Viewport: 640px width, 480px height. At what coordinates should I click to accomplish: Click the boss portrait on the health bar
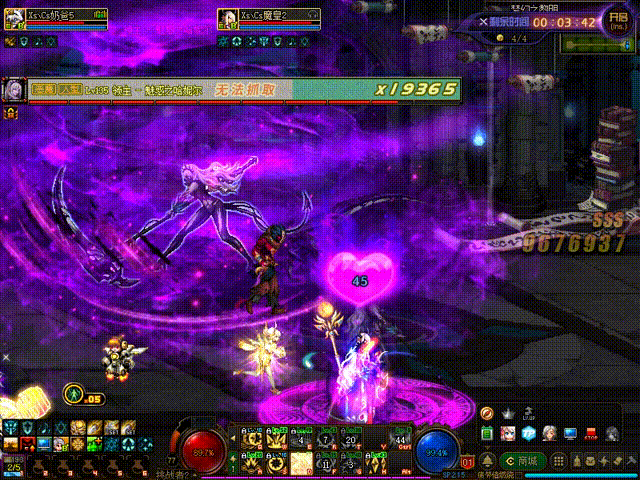(13, 90)
